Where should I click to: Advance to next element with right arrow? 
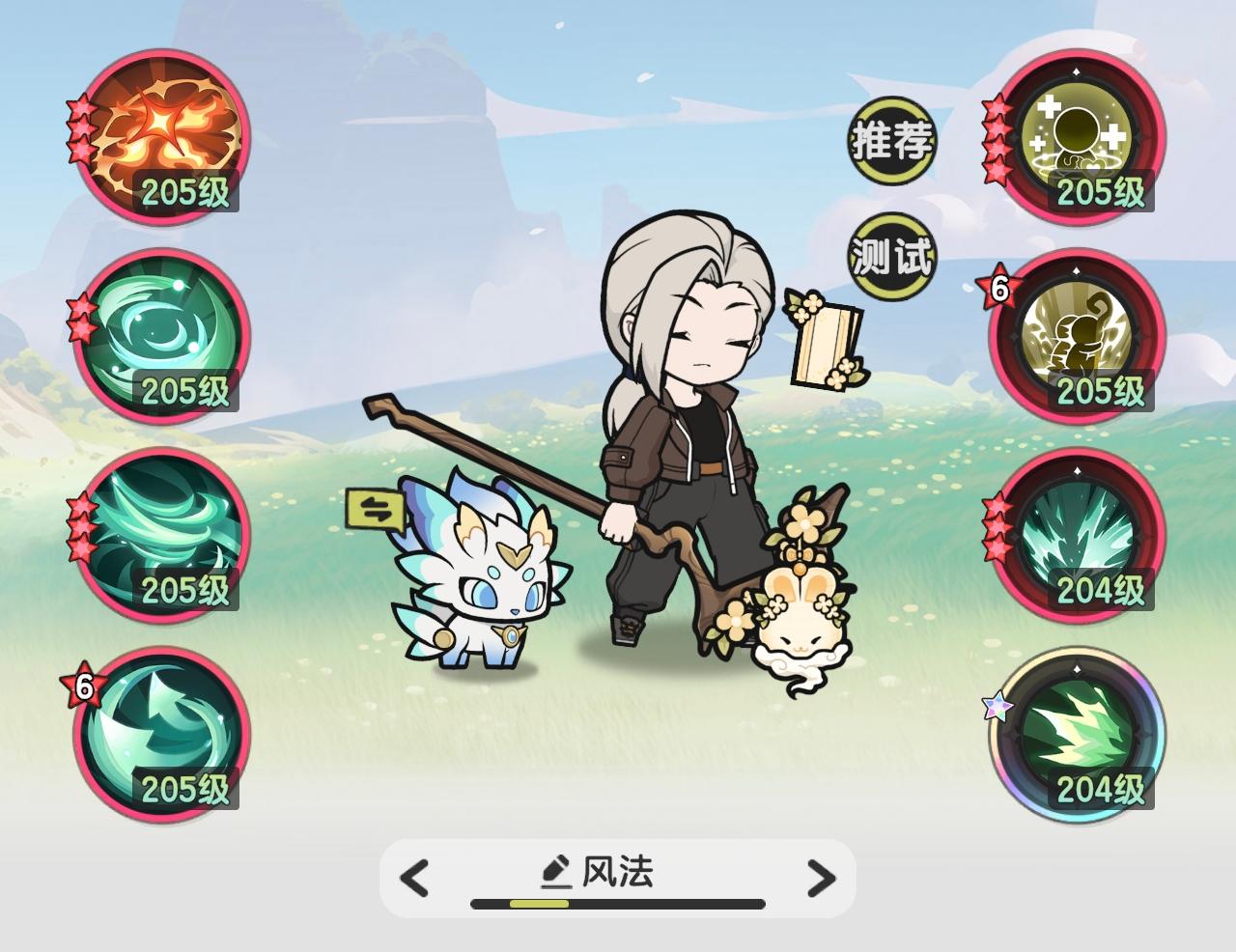[823, 879]
